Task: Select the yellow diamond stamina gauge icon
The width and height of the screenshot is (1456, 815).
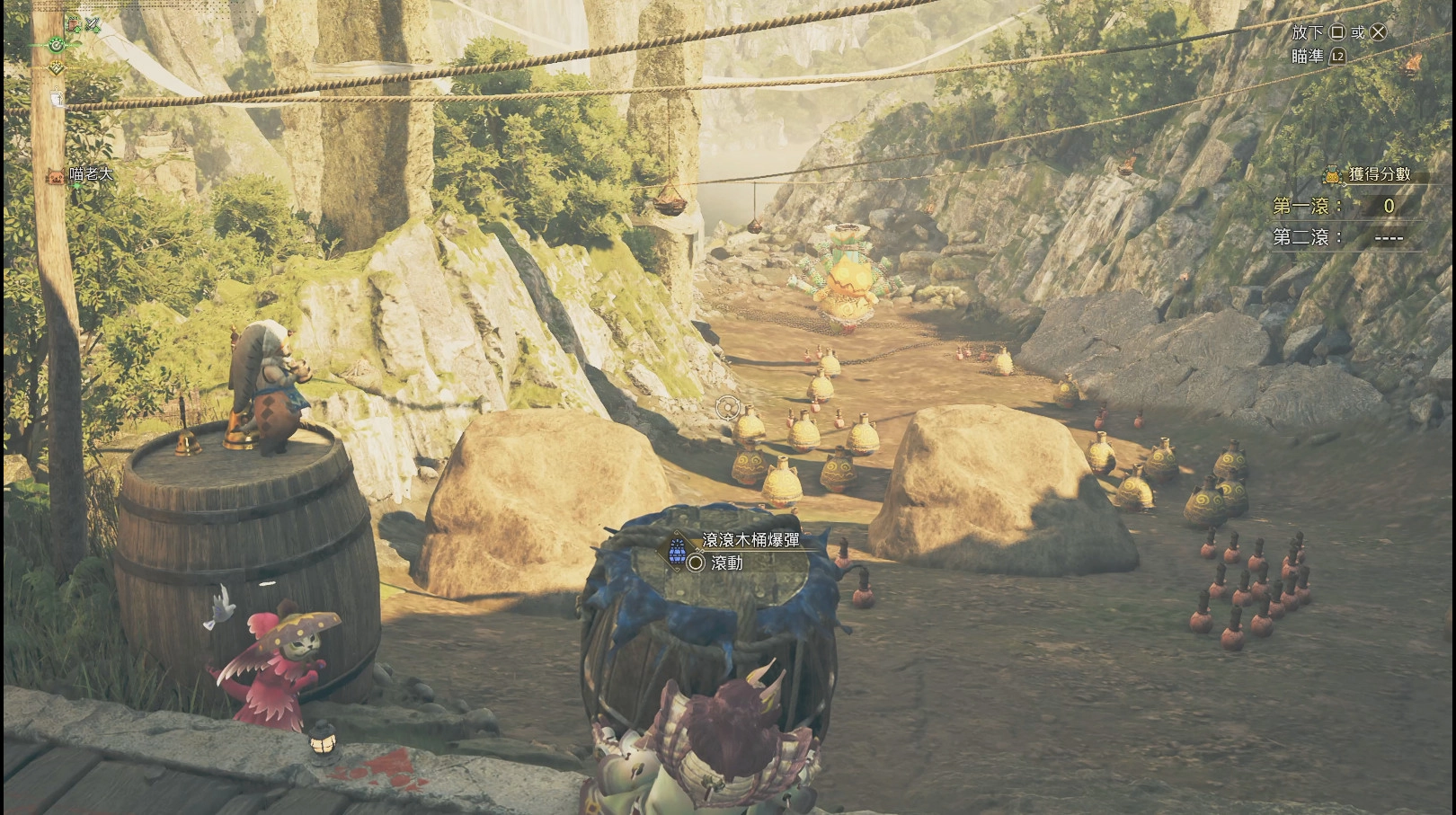Action: pos(57,67)
